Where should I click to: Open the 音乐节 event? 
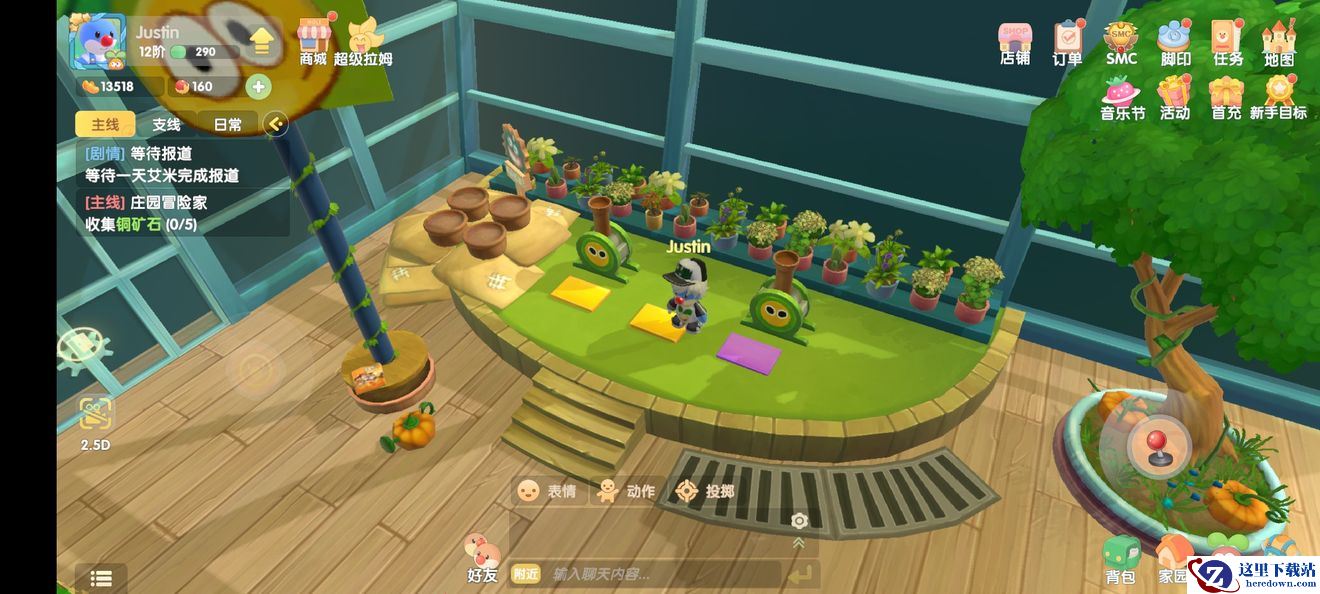pos(1122,97)
